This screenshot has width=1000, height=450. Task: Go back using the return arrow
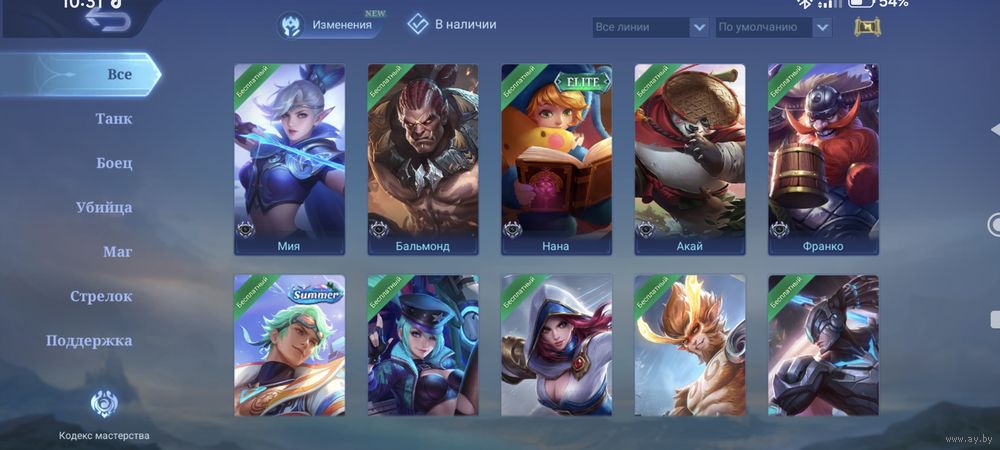(107, 20)
